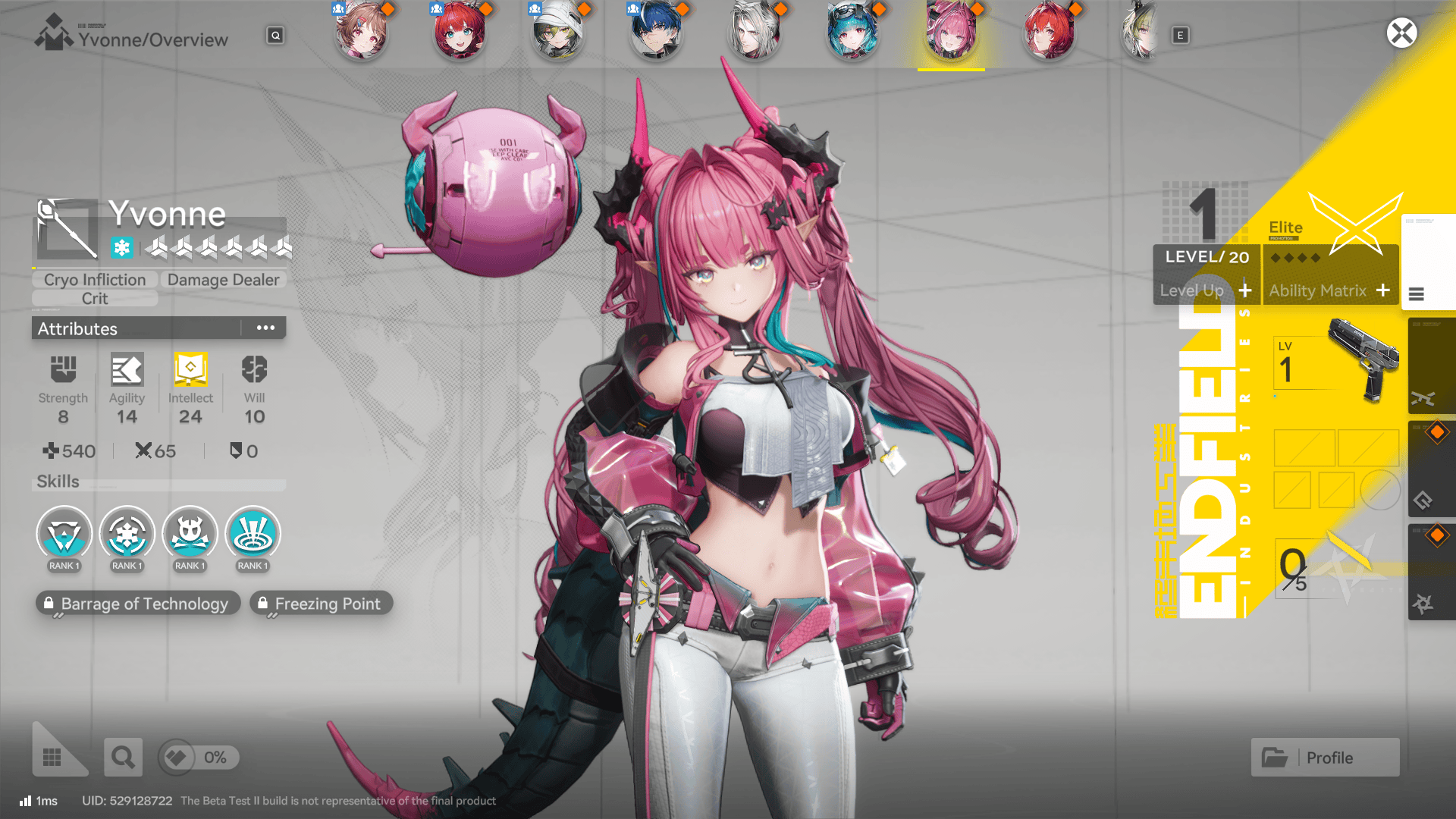
Task: Switch to the red-haired operator portrait tab
Action: (x=459, y=34)
